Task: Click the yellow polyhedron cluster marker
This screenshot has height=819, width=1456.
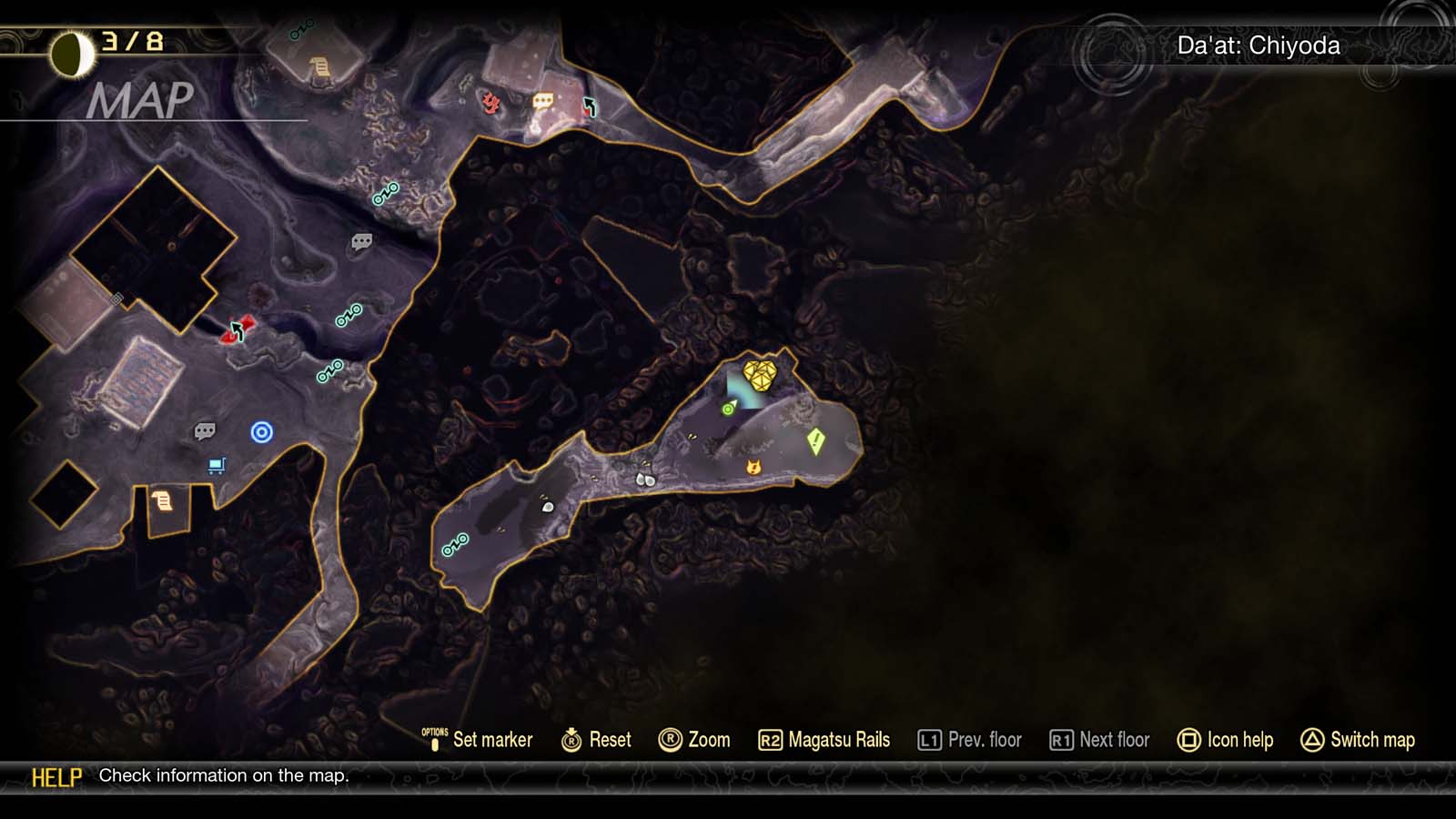Action: (x=759, y=374)
